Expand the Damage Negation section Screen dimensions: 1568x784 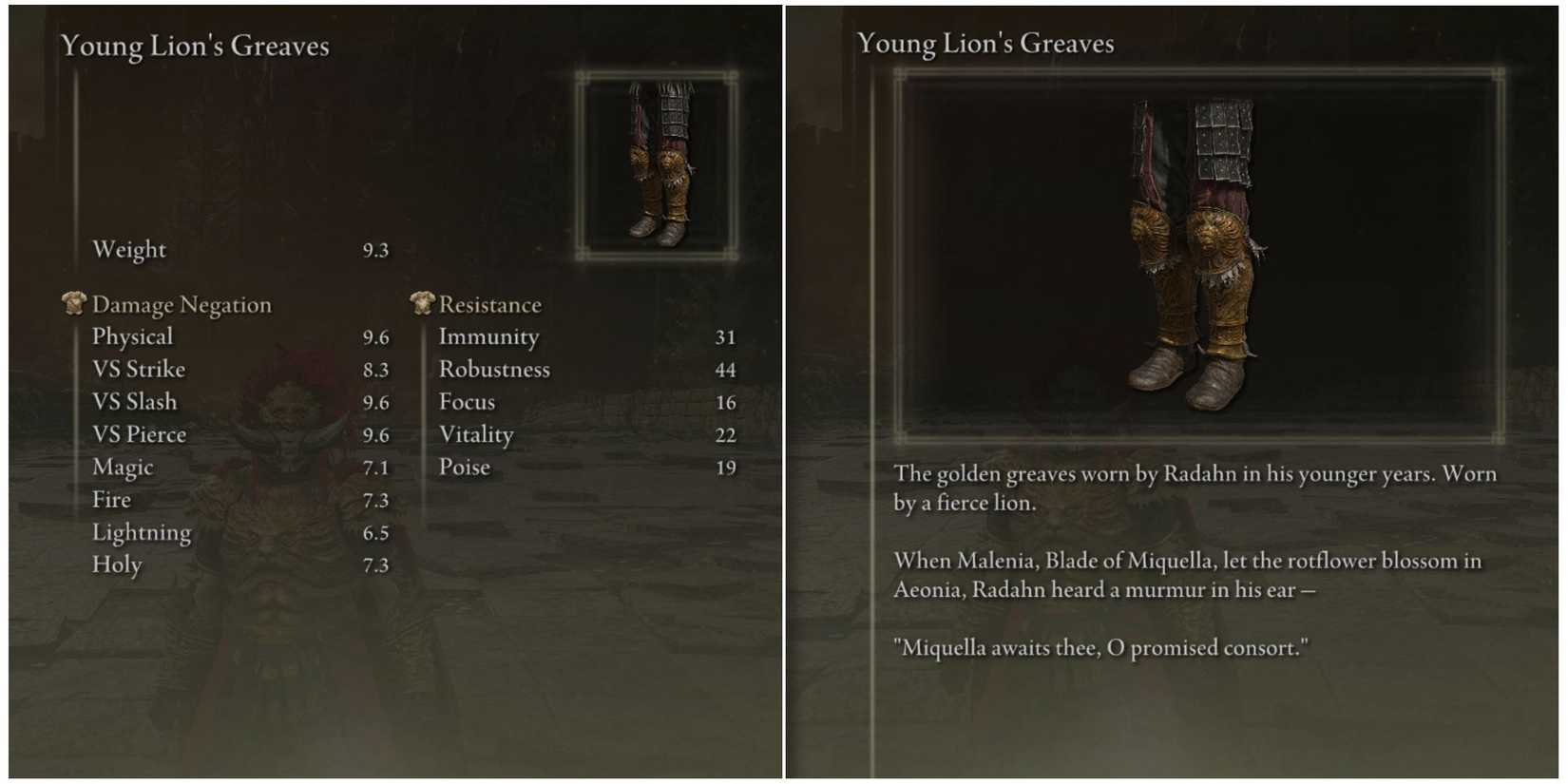coord(182,304)
